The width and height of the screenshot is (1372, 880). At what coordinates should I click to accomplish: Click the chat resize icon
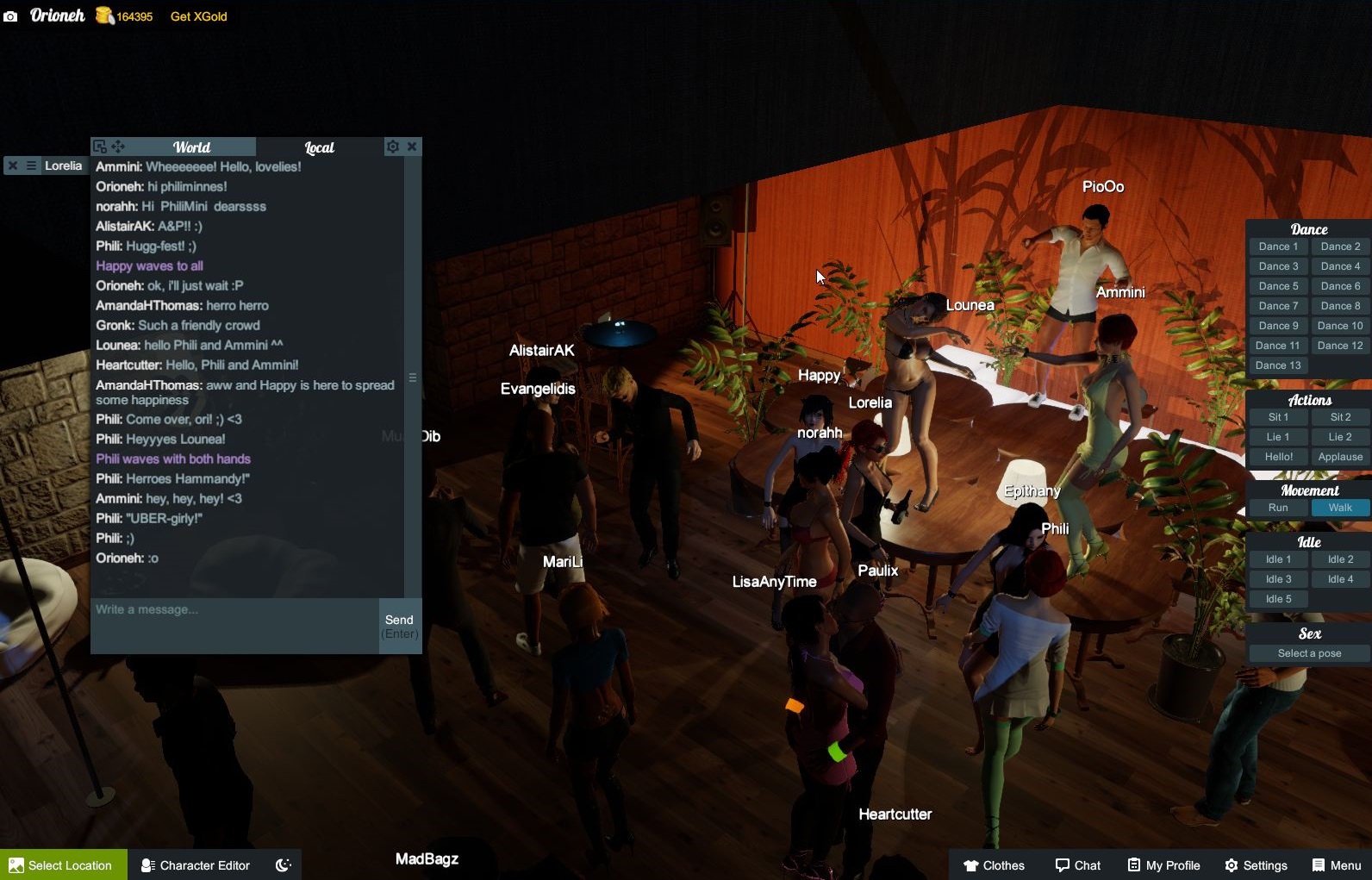click(x=101, y=147)
